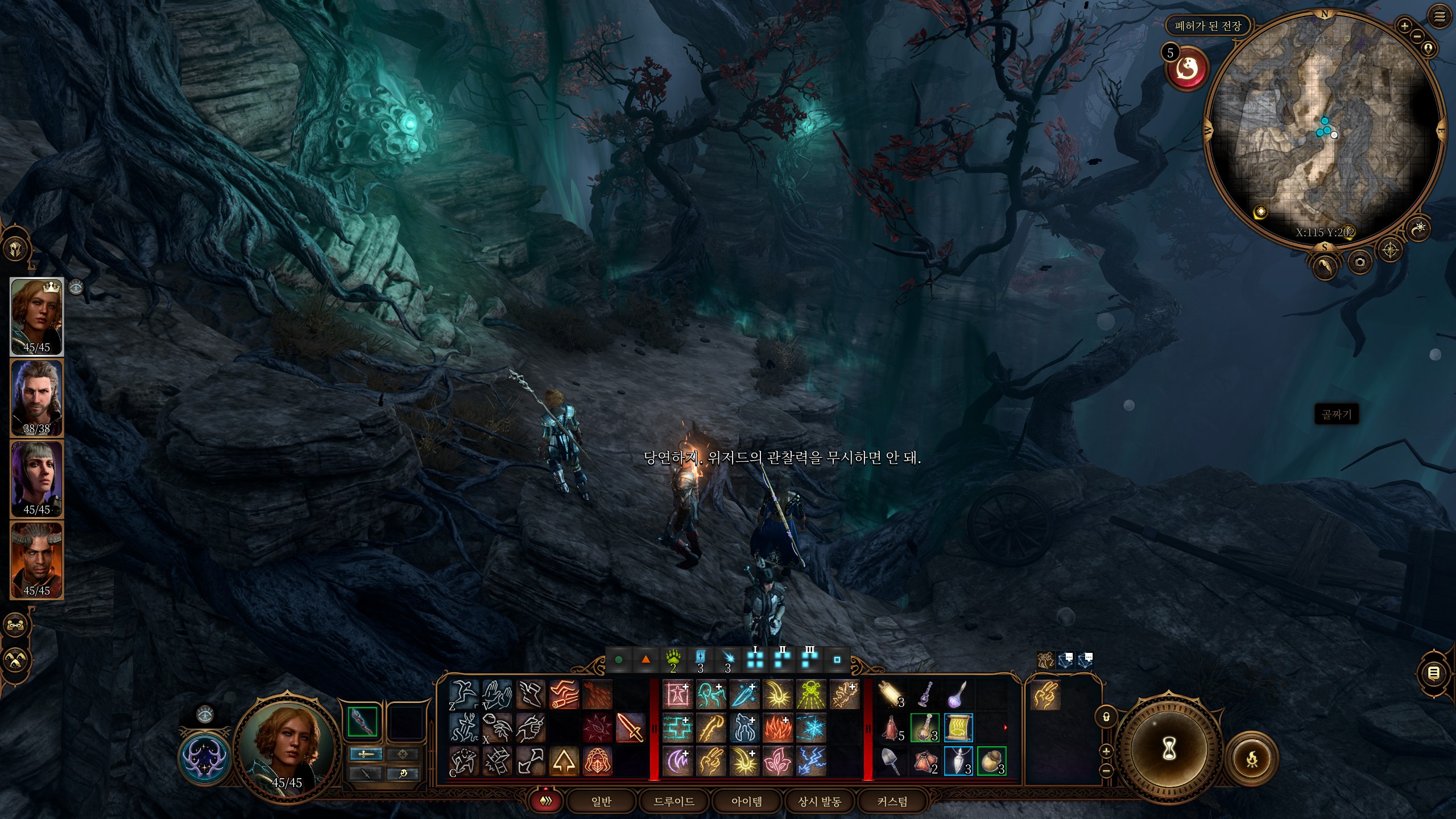The image size is (1456, 819).
Task: End the turn with the hourglass button
Action: (x=1169, y=751)
